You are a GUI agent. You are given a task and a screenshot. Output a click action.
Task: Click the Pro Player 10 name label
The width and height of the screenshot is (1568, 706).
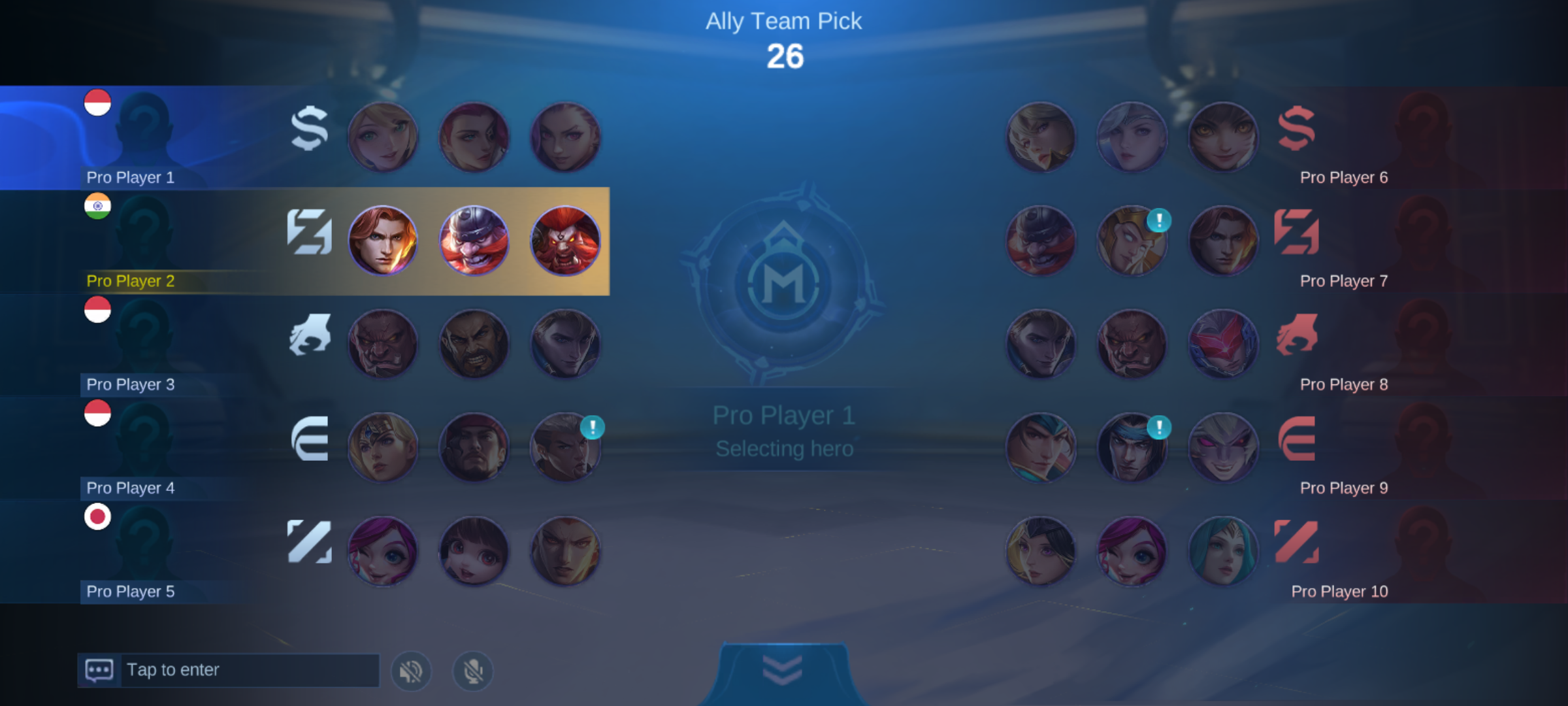click(1338, 591)
